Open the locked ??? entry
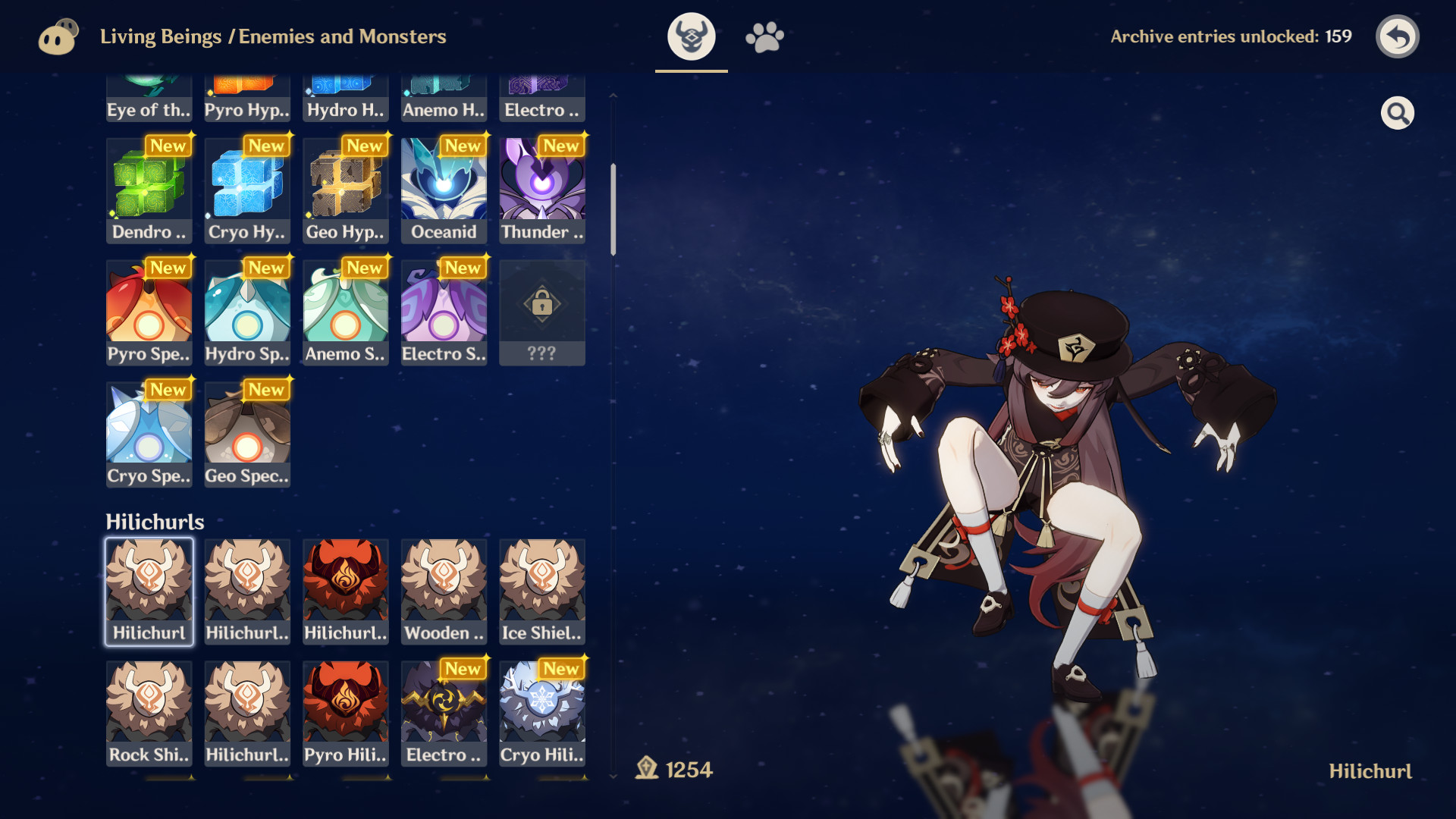This screenshot has width=1456, height=819. [542, 311]
